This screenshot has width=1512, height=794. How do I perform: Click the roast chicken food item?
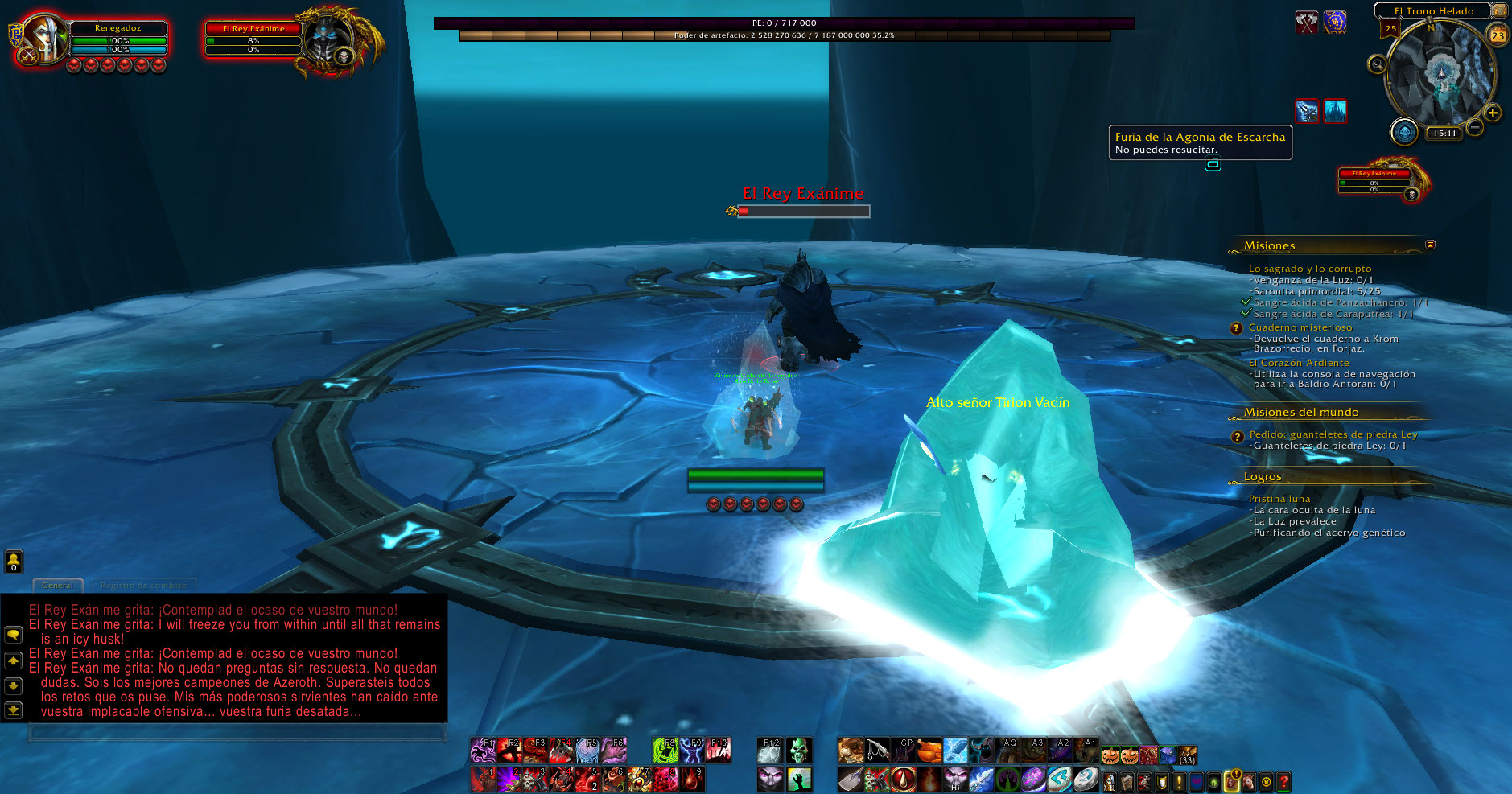[x=929, y=750]
